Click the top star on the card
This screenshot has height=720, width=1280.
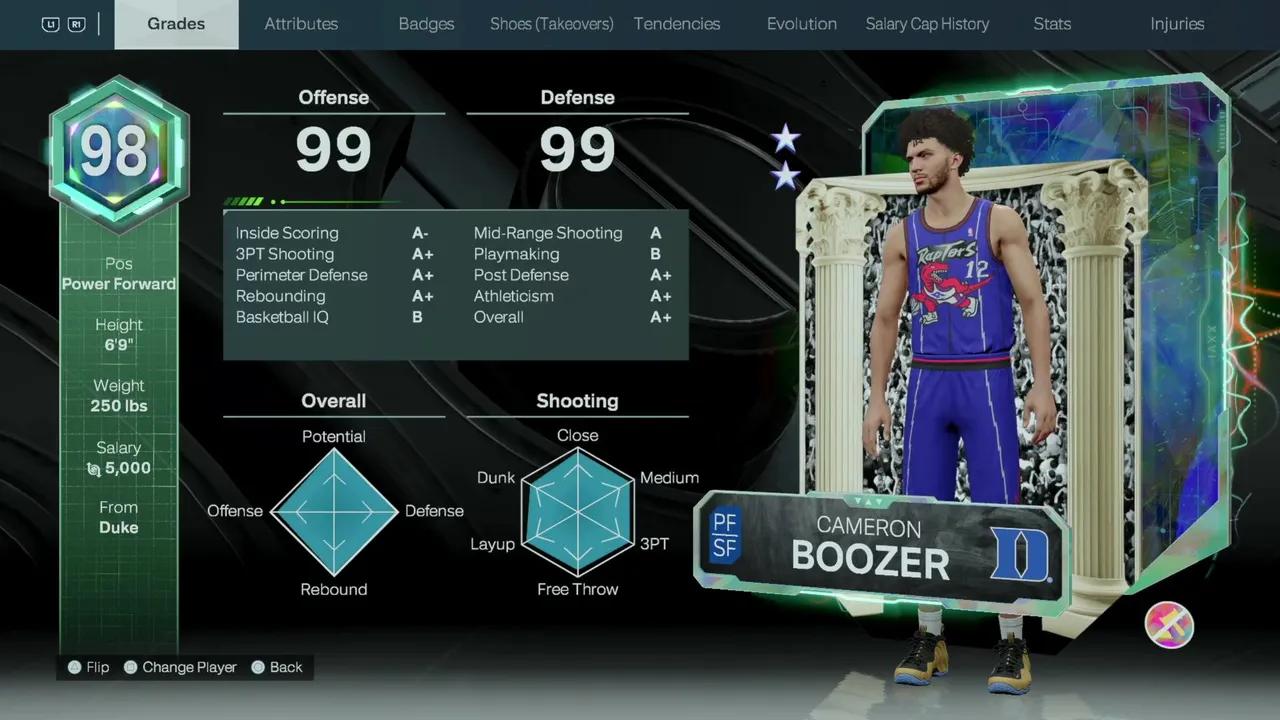[786, 138]
